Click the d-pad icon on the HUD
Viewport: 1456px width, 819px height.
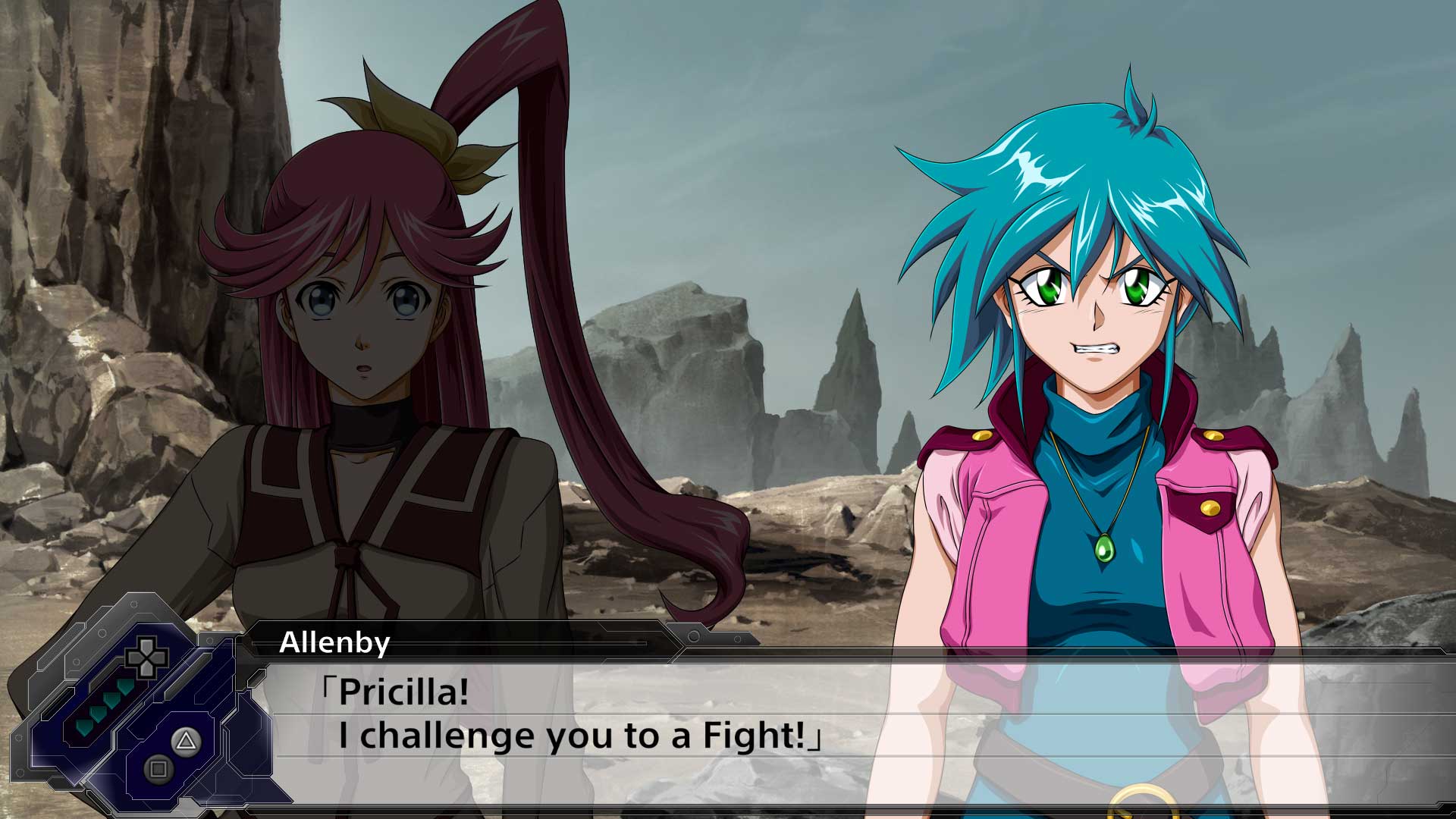click(146, 658)
